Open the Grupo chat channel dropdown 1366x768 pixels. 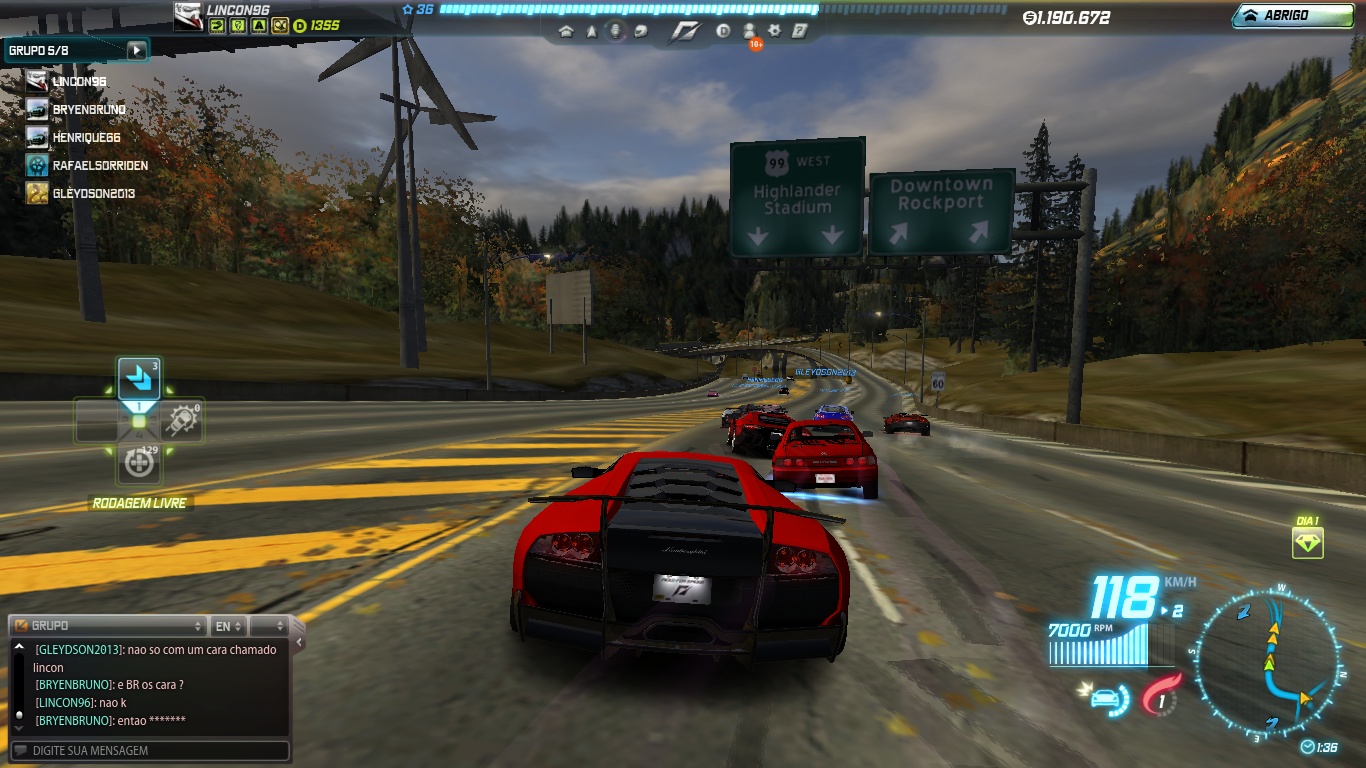click(x=108, y=626)
